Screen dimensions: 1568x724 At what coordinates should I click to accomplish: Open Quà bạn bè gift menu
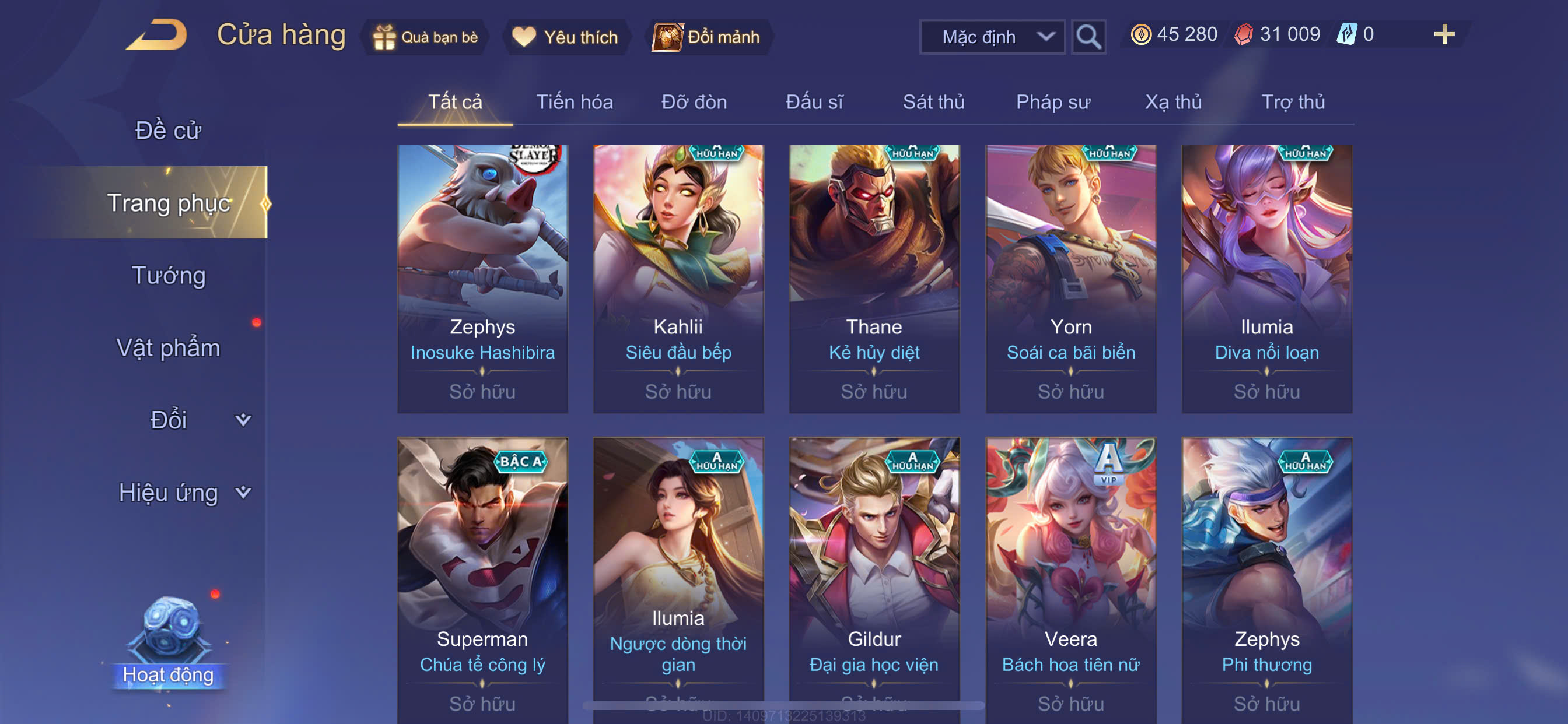click(425, 37)
